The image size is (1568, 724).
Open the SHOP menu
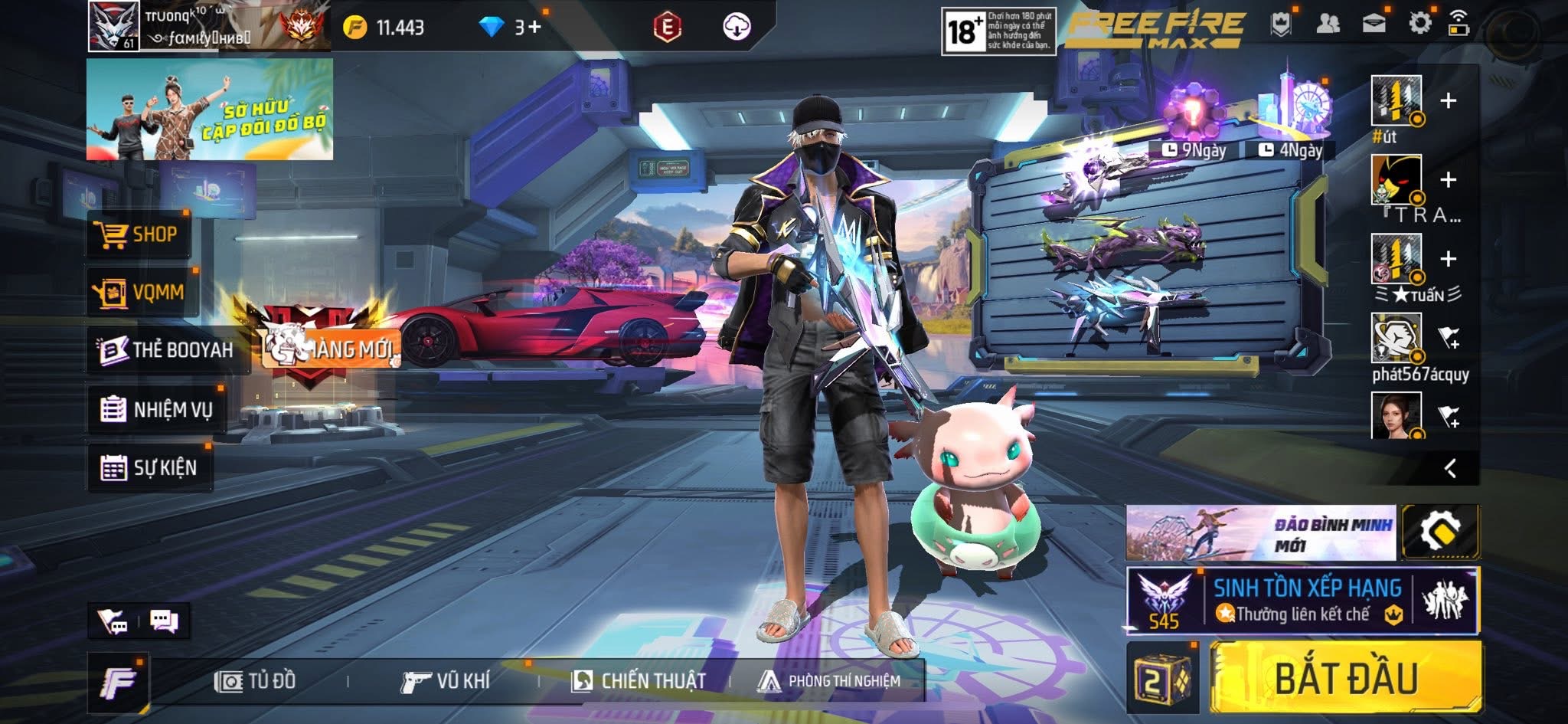tap(138, 234)
